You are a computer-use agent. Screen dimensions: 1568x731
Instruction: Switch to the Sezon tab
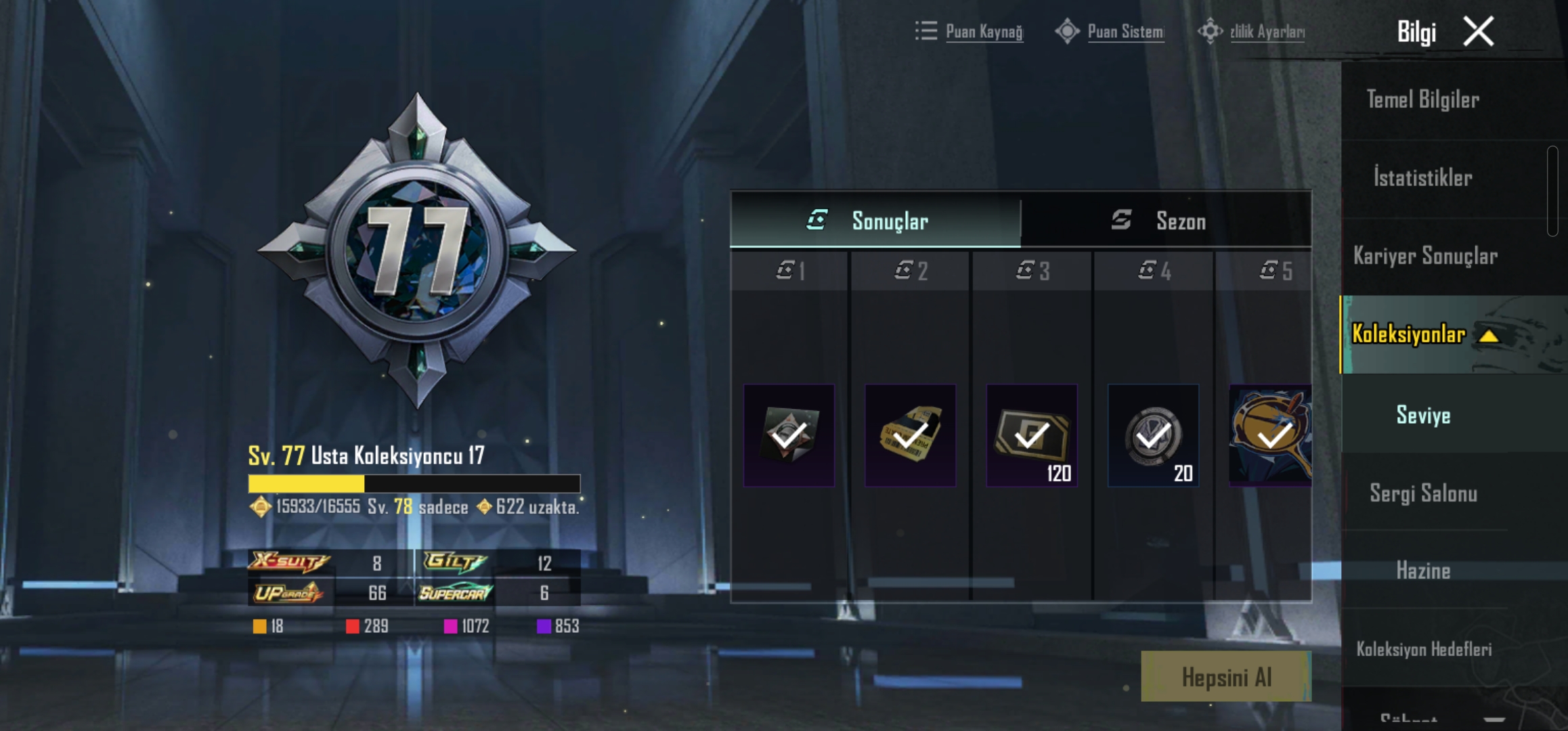(1166, 221)
